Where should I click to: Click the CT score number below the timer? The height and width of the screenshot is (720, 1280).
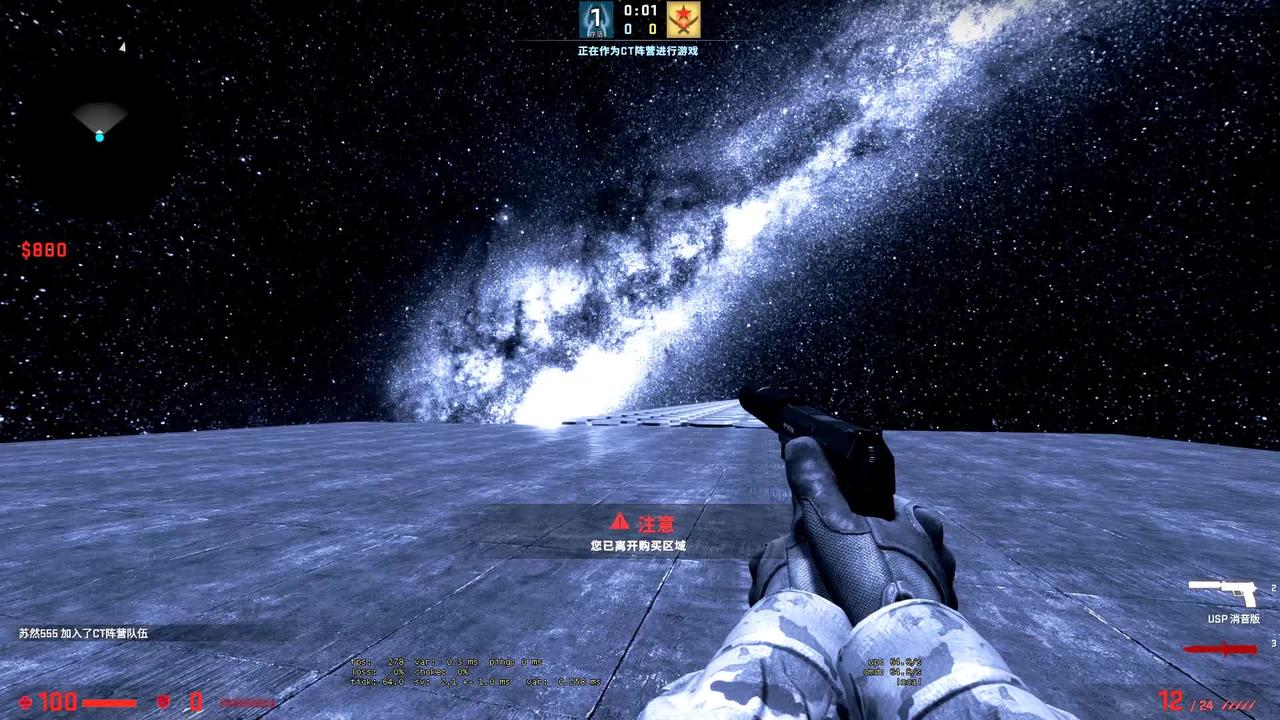pyautogui.click(x=627, y=27)
